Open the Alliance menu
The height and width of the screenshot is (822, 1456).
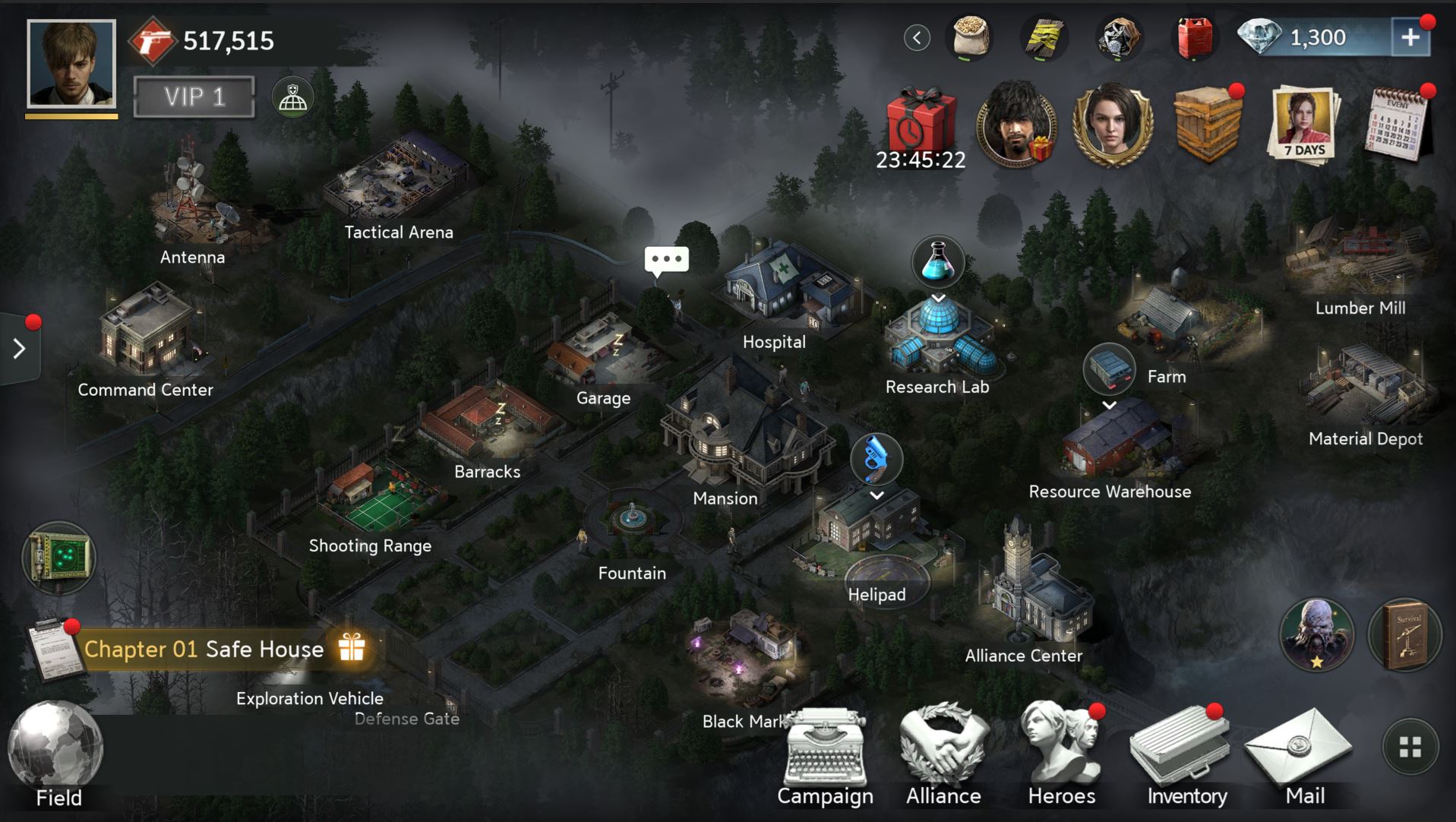click(943, 756)
